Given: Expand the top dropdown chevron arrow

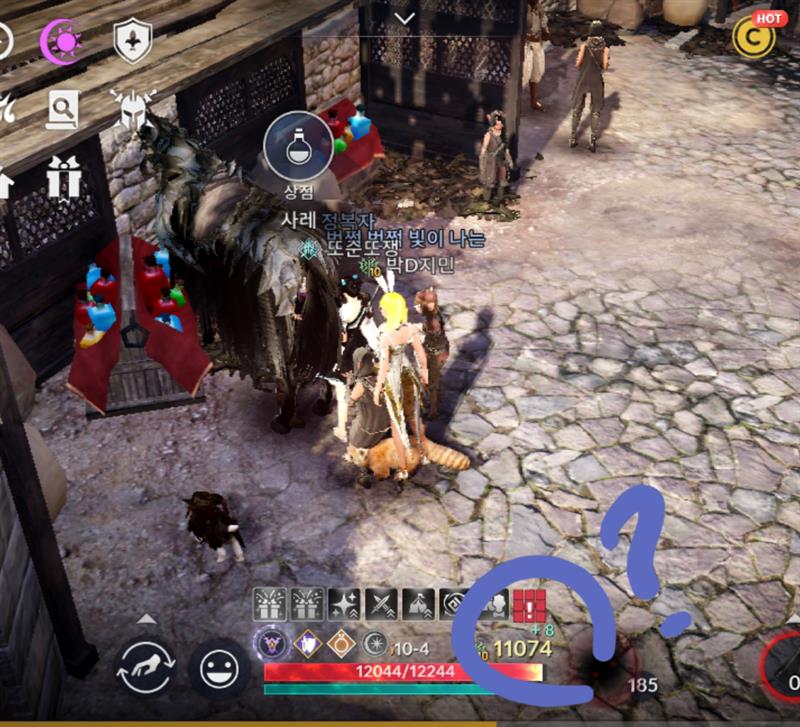Looking at the screenshot, I should (404, 18).
